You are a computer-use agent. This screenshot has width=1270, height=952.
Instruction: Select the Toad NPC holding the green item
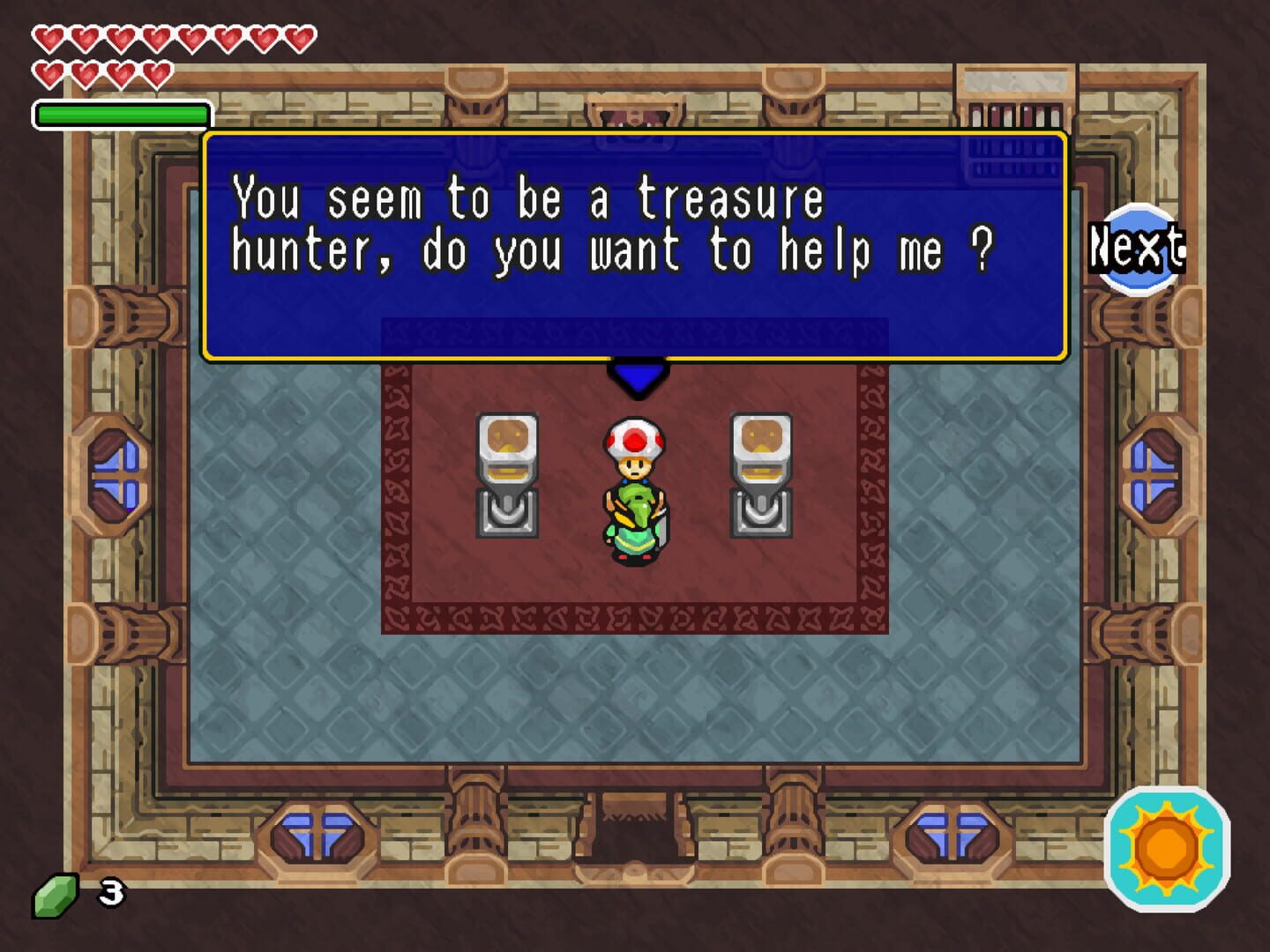[636, 489]
